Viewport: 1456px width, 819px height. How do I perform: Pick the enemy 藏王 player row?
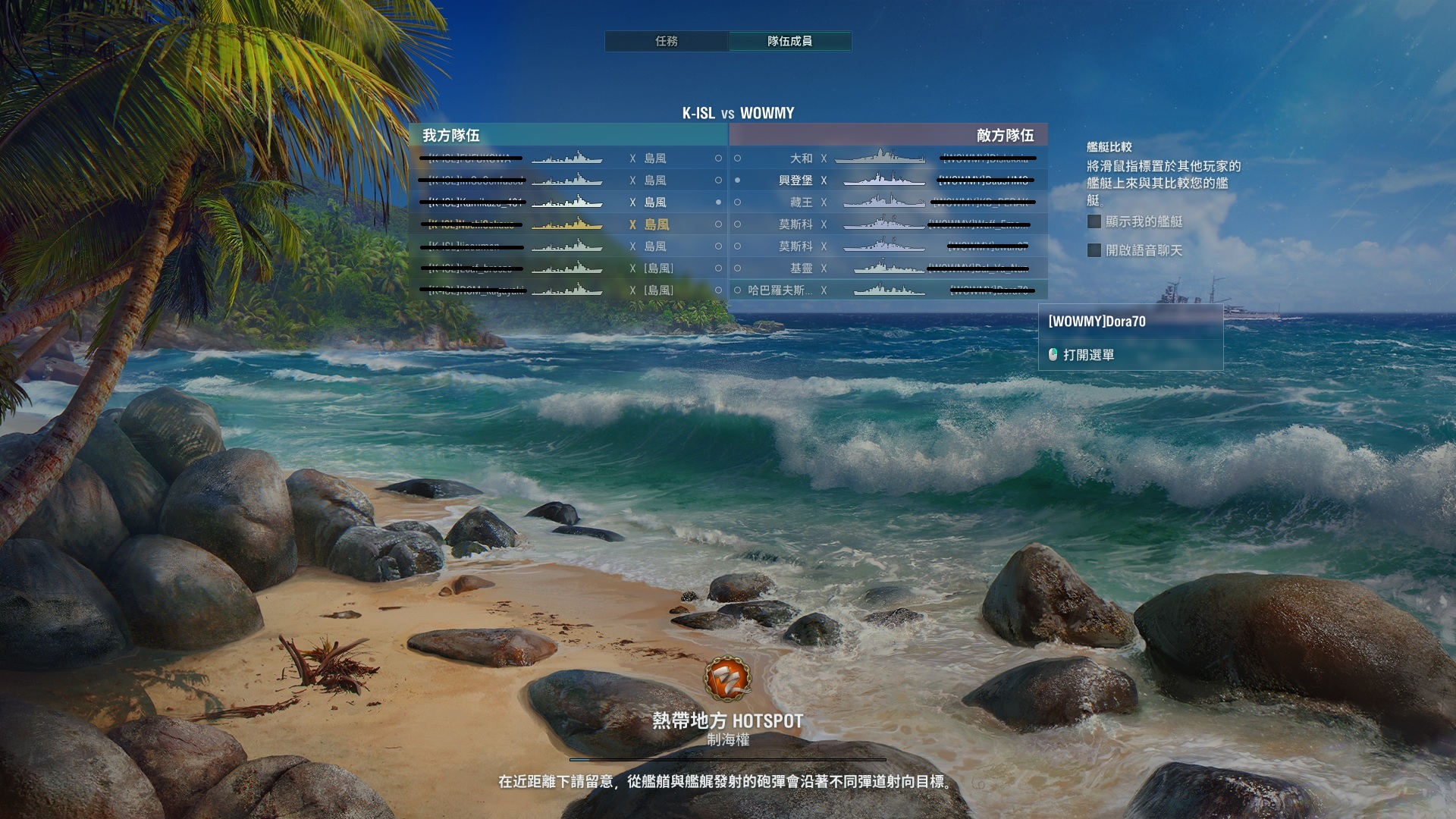pyautogui.click(x=887, y=202)
